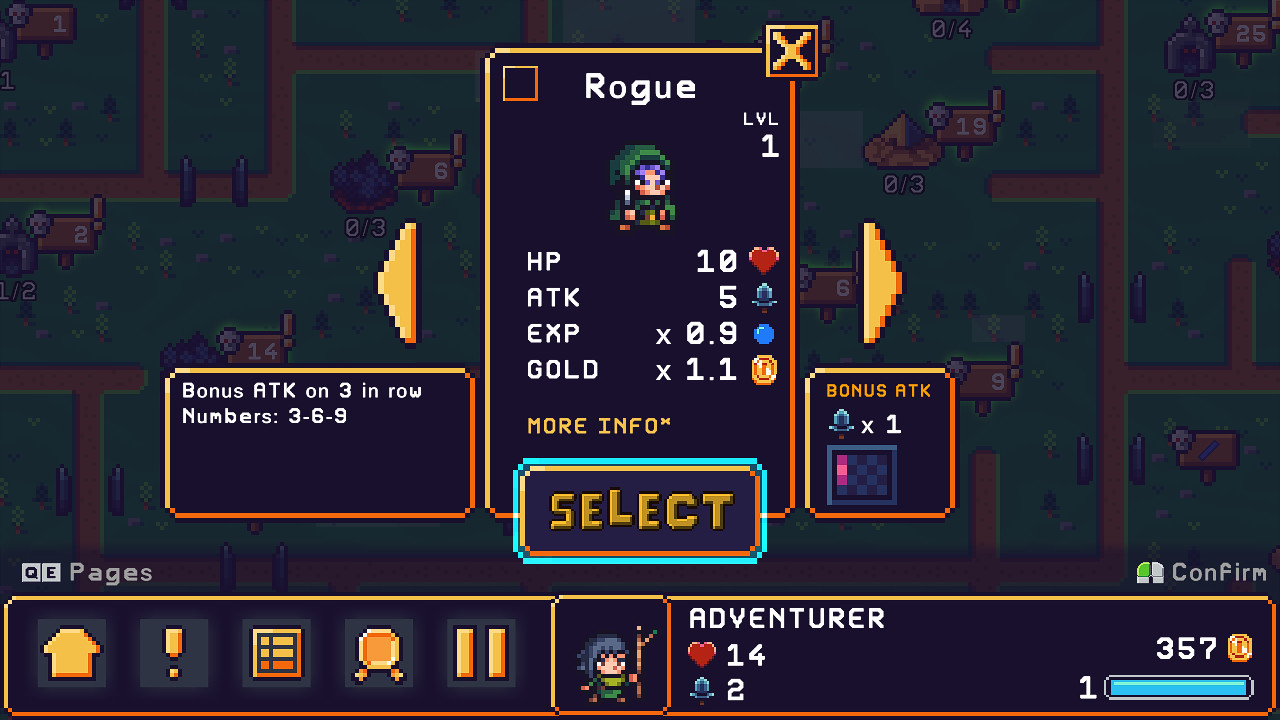Toggle the checkbox beside the Rogue title

[519, 85]
